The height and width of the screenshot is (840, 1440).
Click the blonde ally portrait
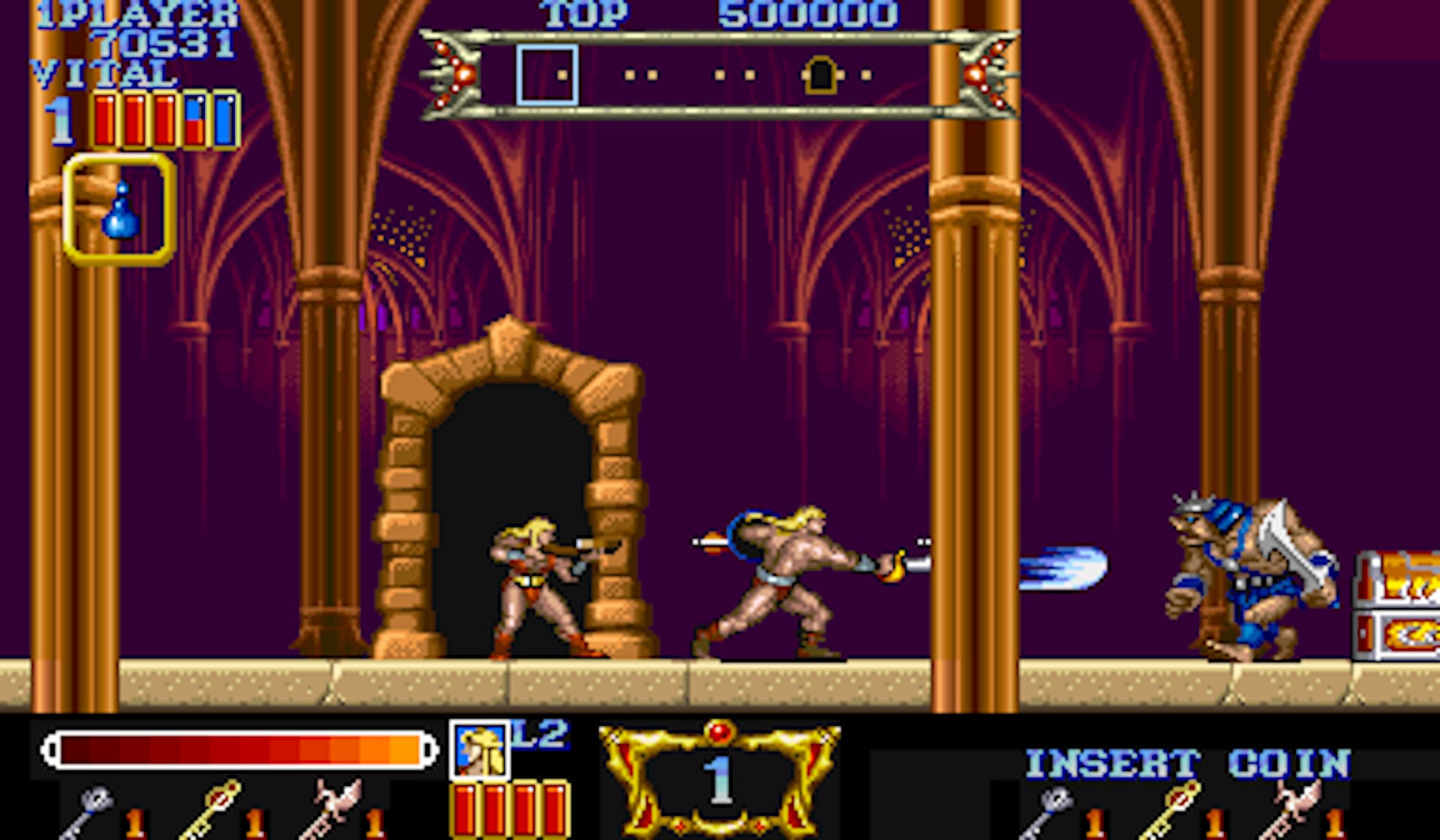479,749
